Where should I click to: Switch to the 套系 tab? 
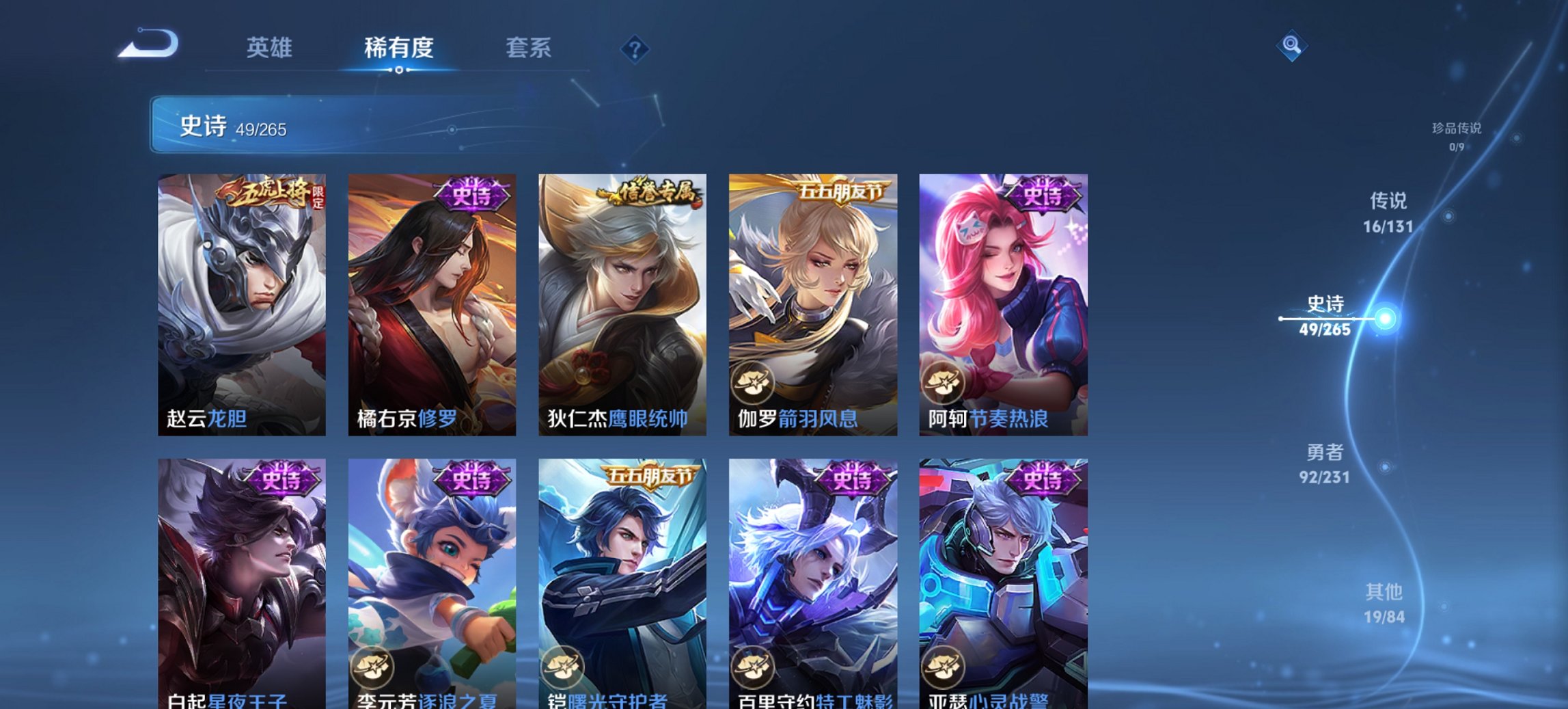click(528, 48)
